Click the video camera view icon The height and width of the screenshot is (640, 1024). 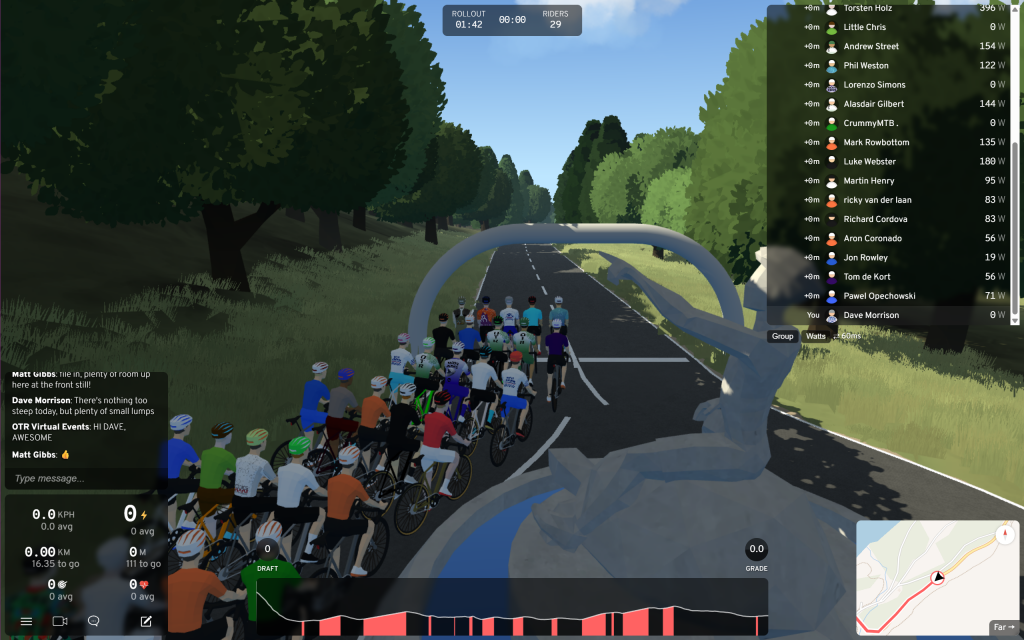coord(60,621)
